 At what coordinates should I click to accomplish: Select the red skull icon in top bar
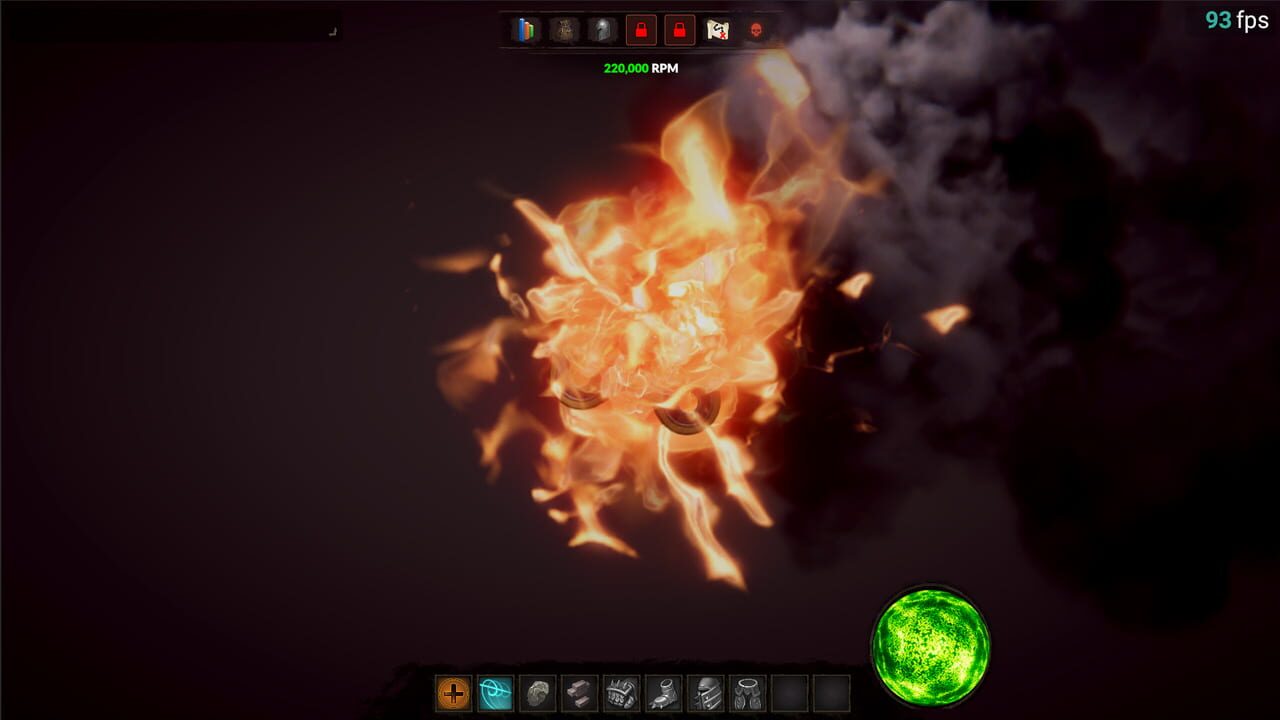point(754,31)
